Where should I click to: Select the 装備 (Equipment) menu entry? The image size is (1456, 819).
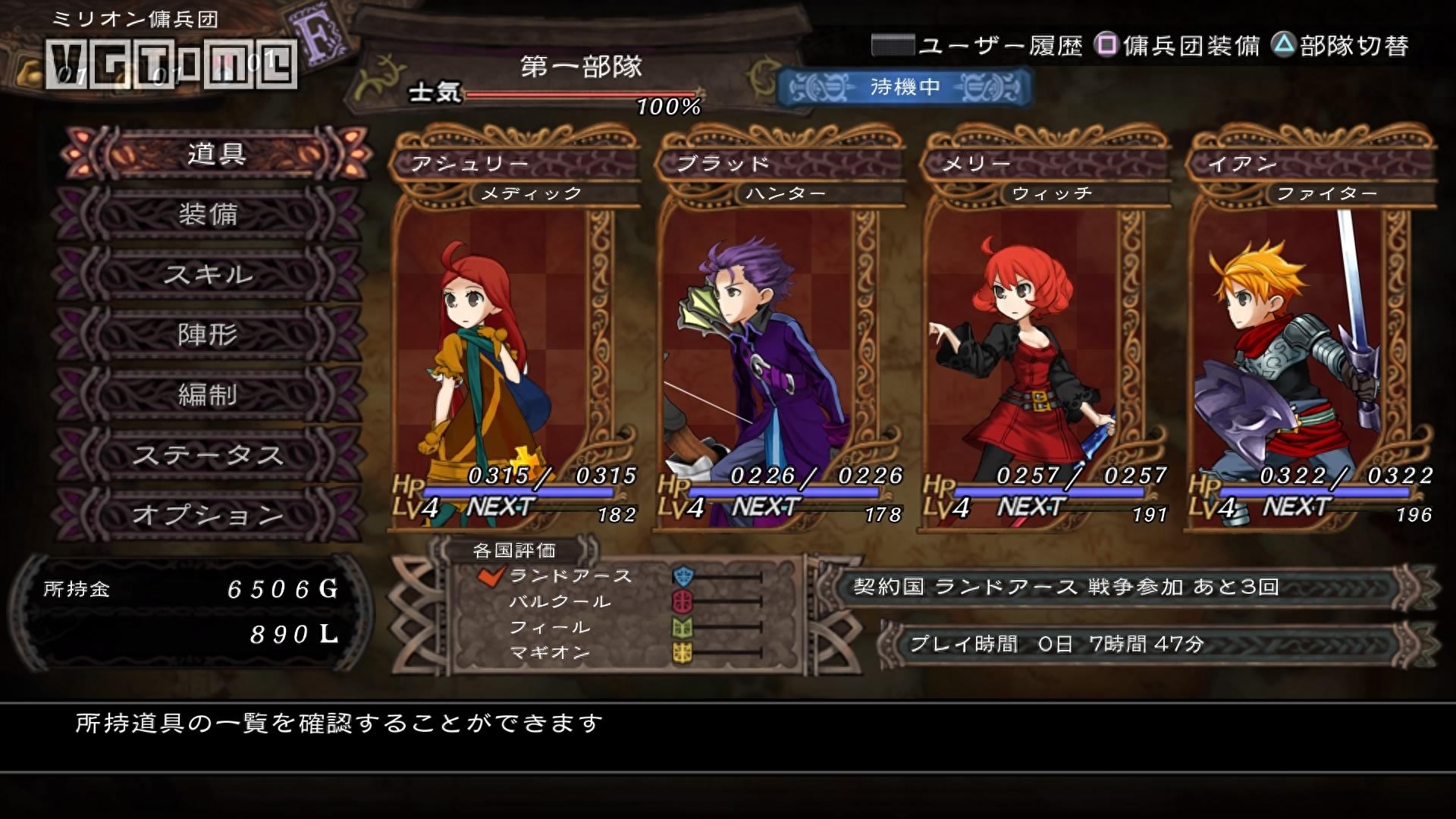click(x=208, y=215)
